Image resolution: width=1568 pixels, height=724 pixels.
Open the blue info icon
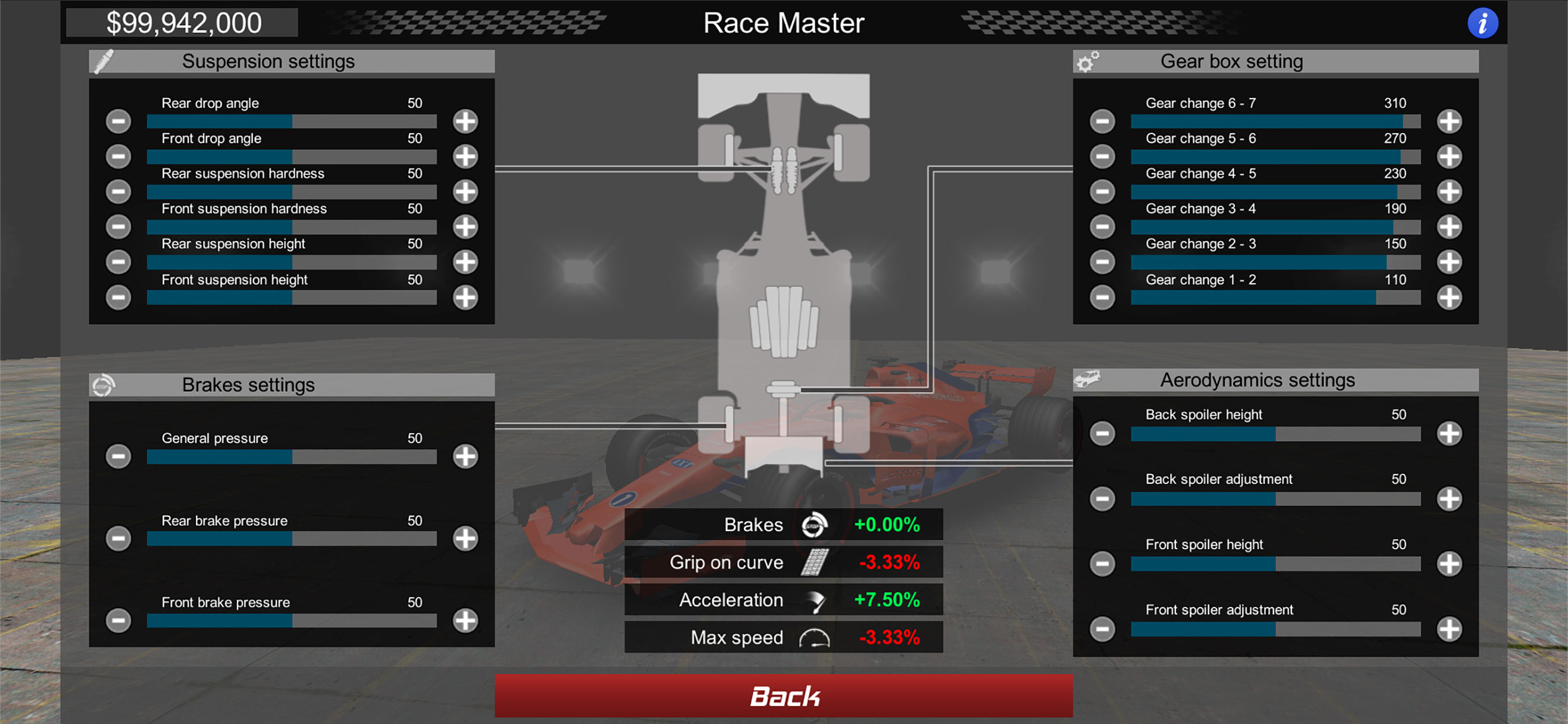(x=1482, y=24)
